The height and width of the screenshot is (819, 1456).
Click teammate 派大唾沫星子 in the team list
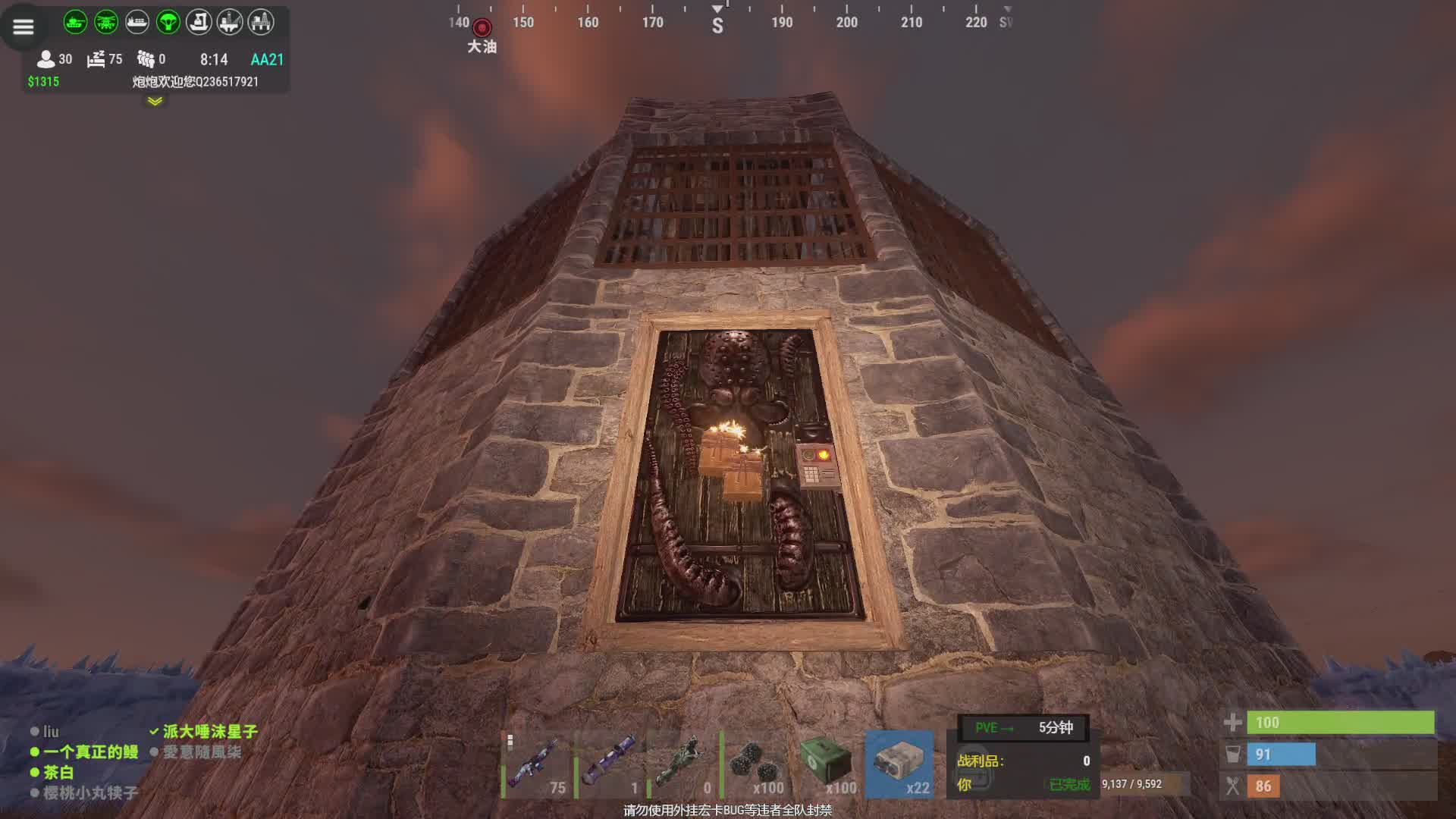tap(210, 732)
